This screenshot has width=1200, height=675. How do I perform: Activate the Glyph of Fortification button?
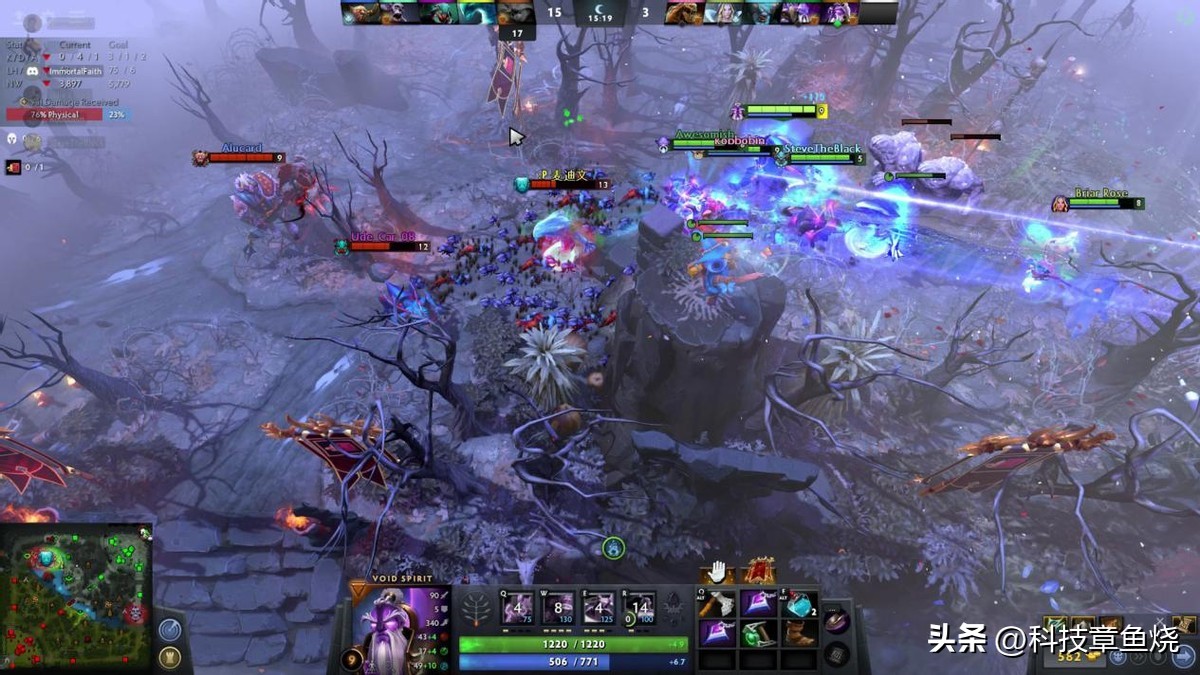point(169,657)
